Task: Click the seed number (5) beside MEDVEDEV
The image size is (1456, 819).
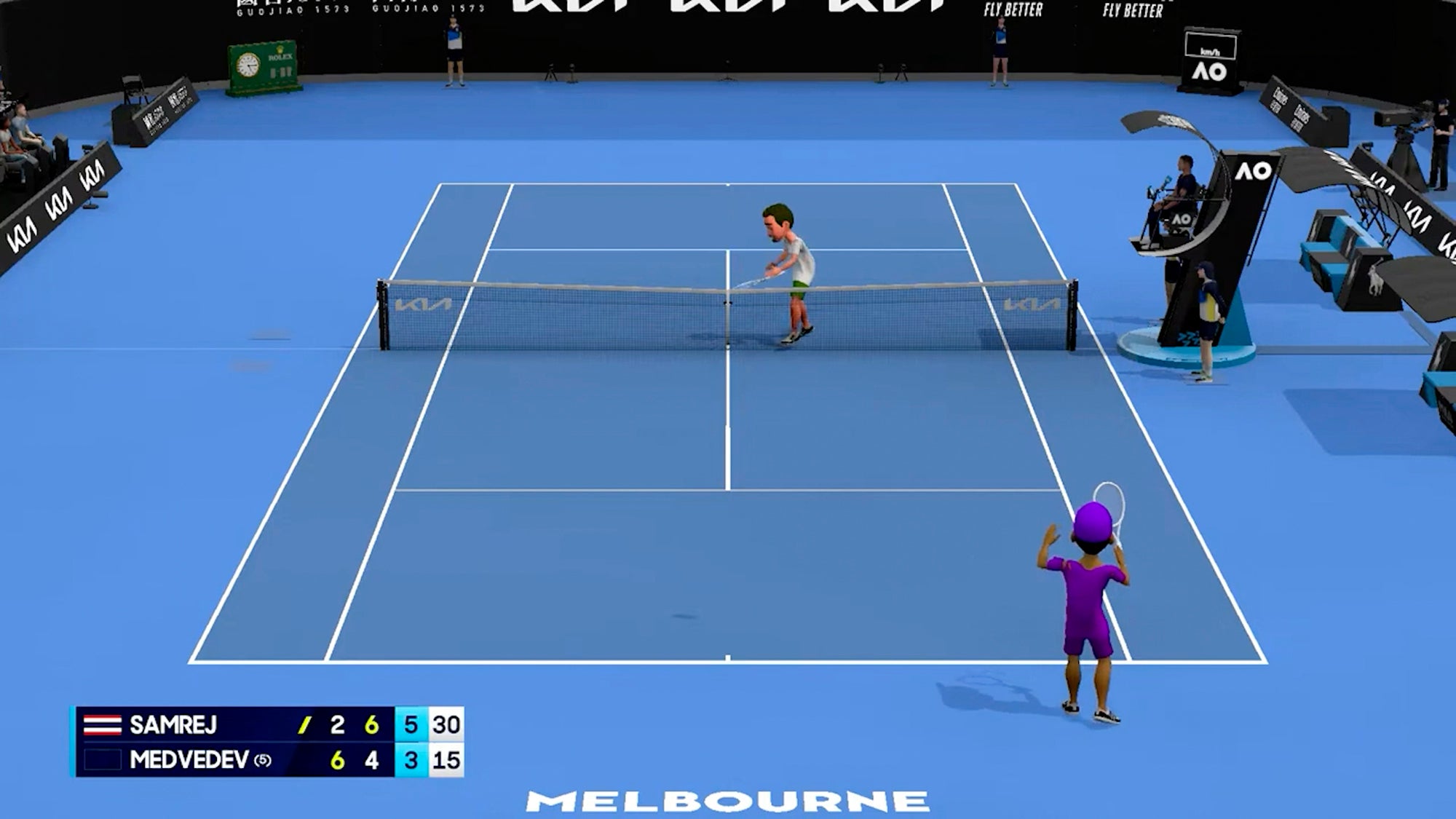Action: coord(262,760)
